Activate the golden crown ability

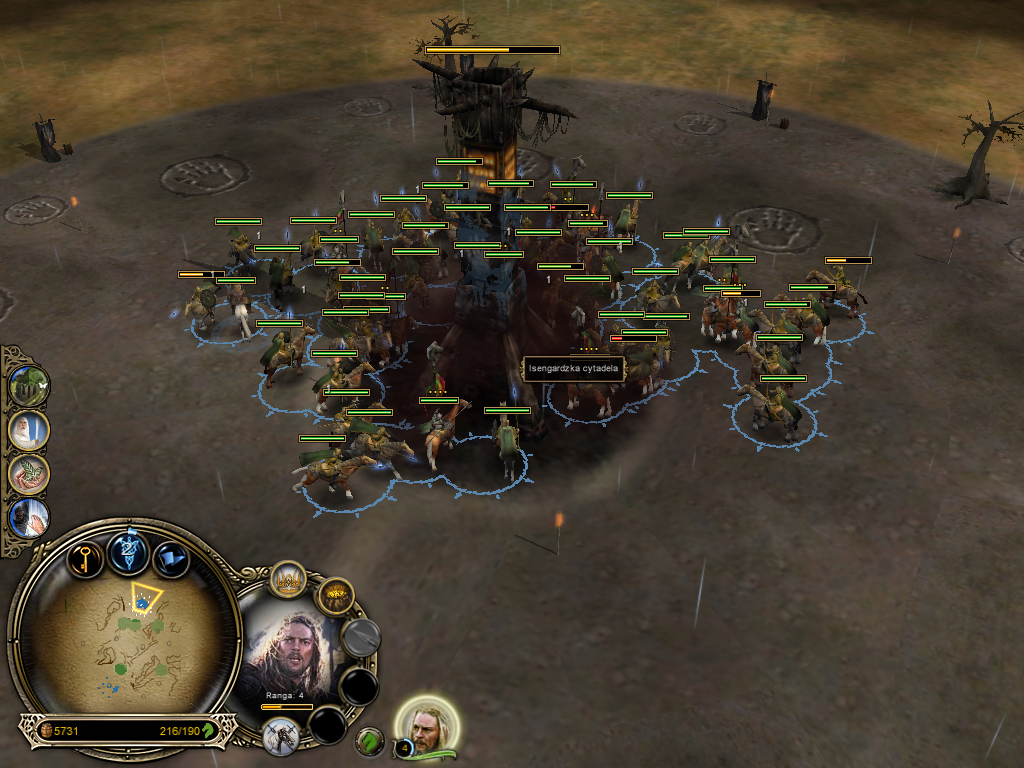[289, 580]
